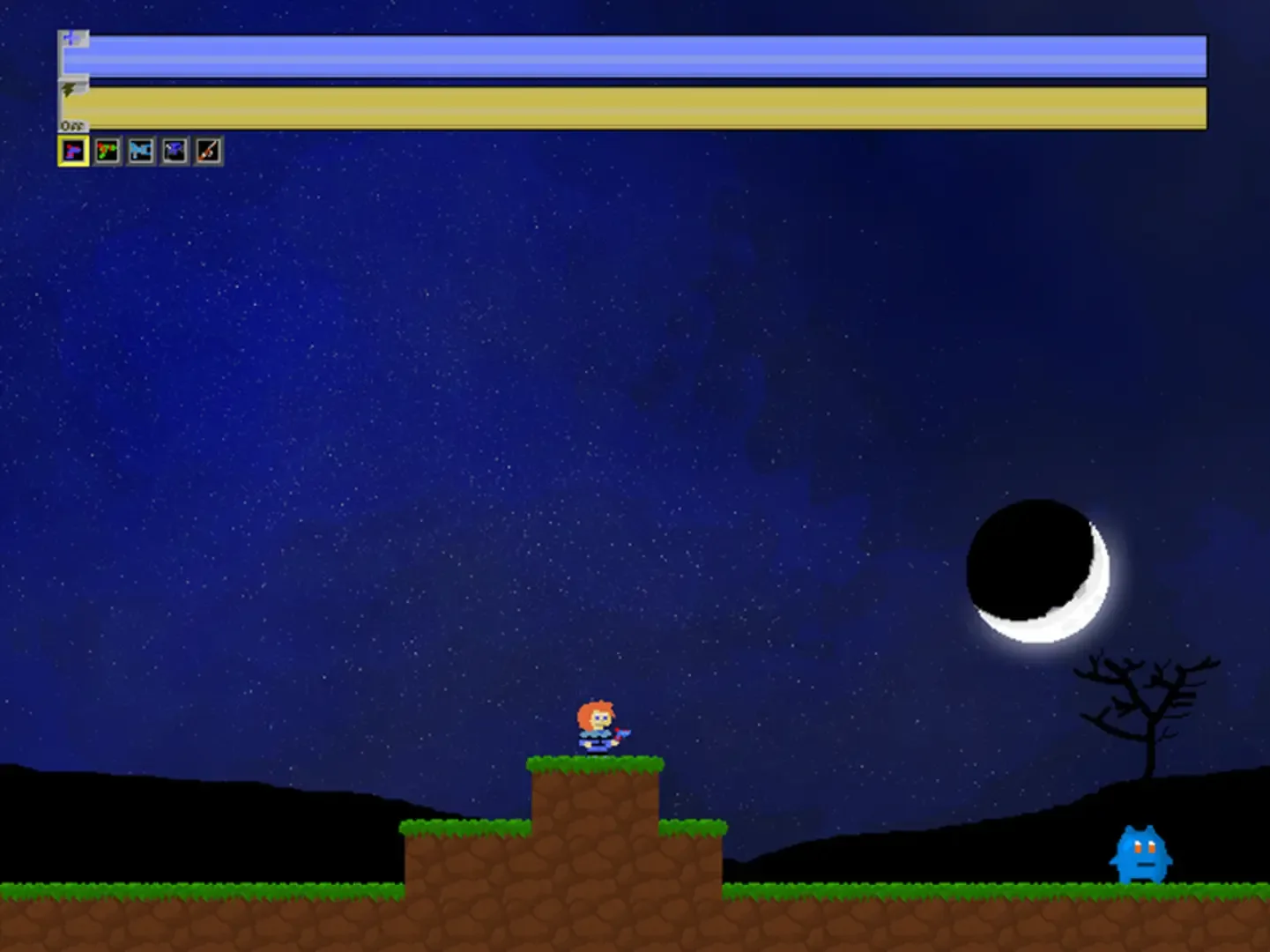Select the blue bow in the third slot

click(140, 151)
